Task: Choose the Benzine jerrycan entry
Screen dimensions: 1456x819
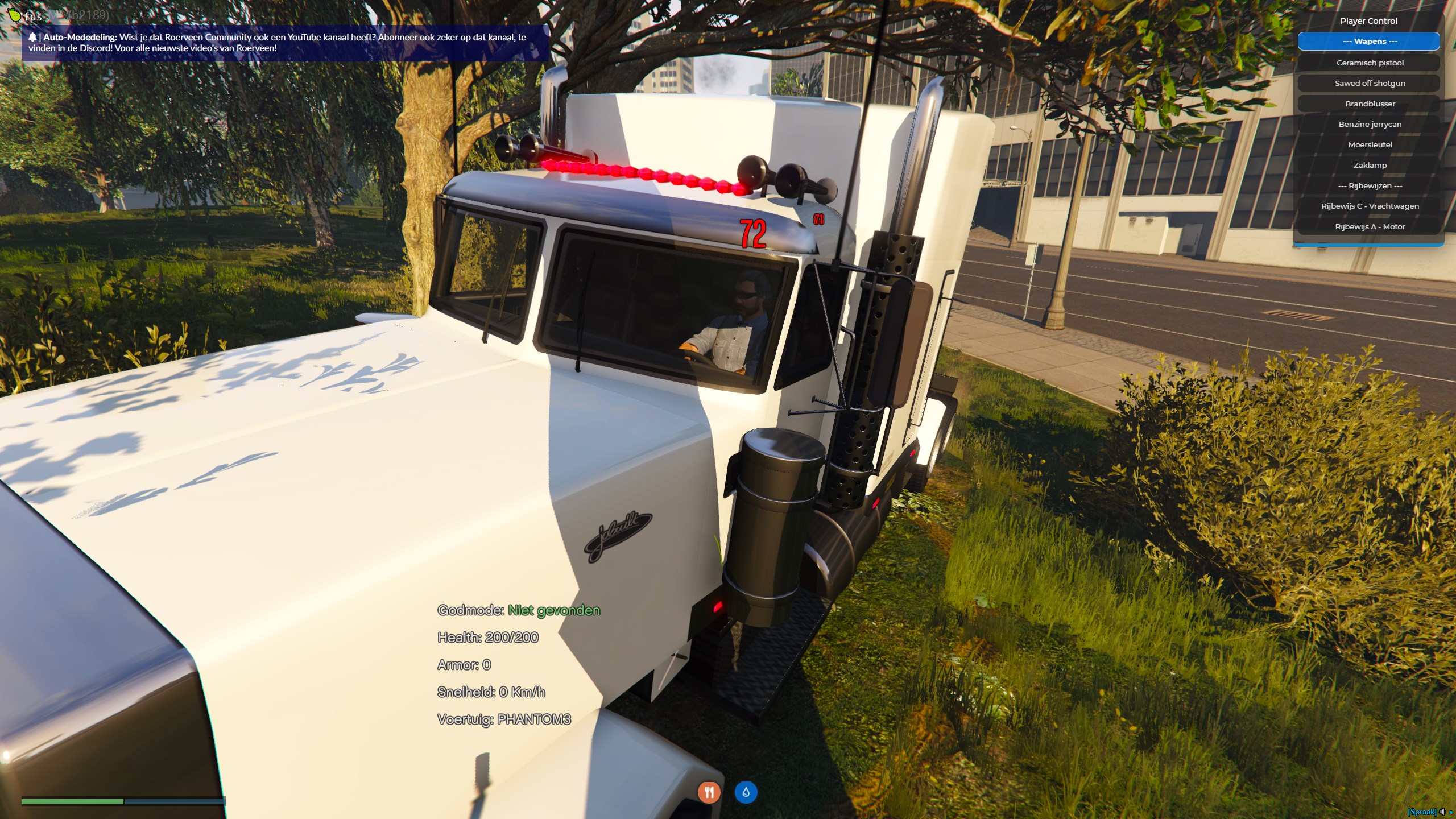Action: pyautogui.click(x=1369, y=124)
